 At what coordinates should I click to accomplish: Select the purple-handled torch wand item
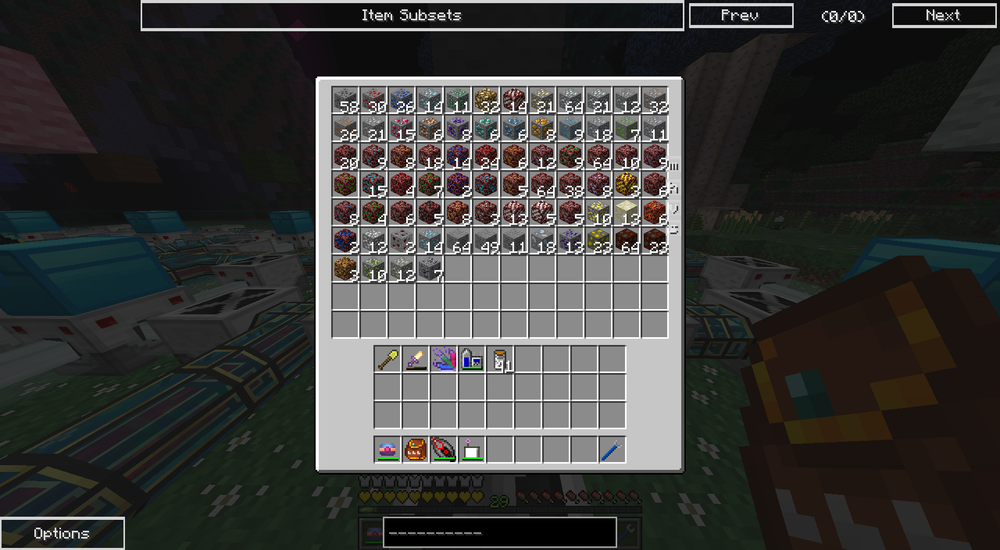pos(416,359)
